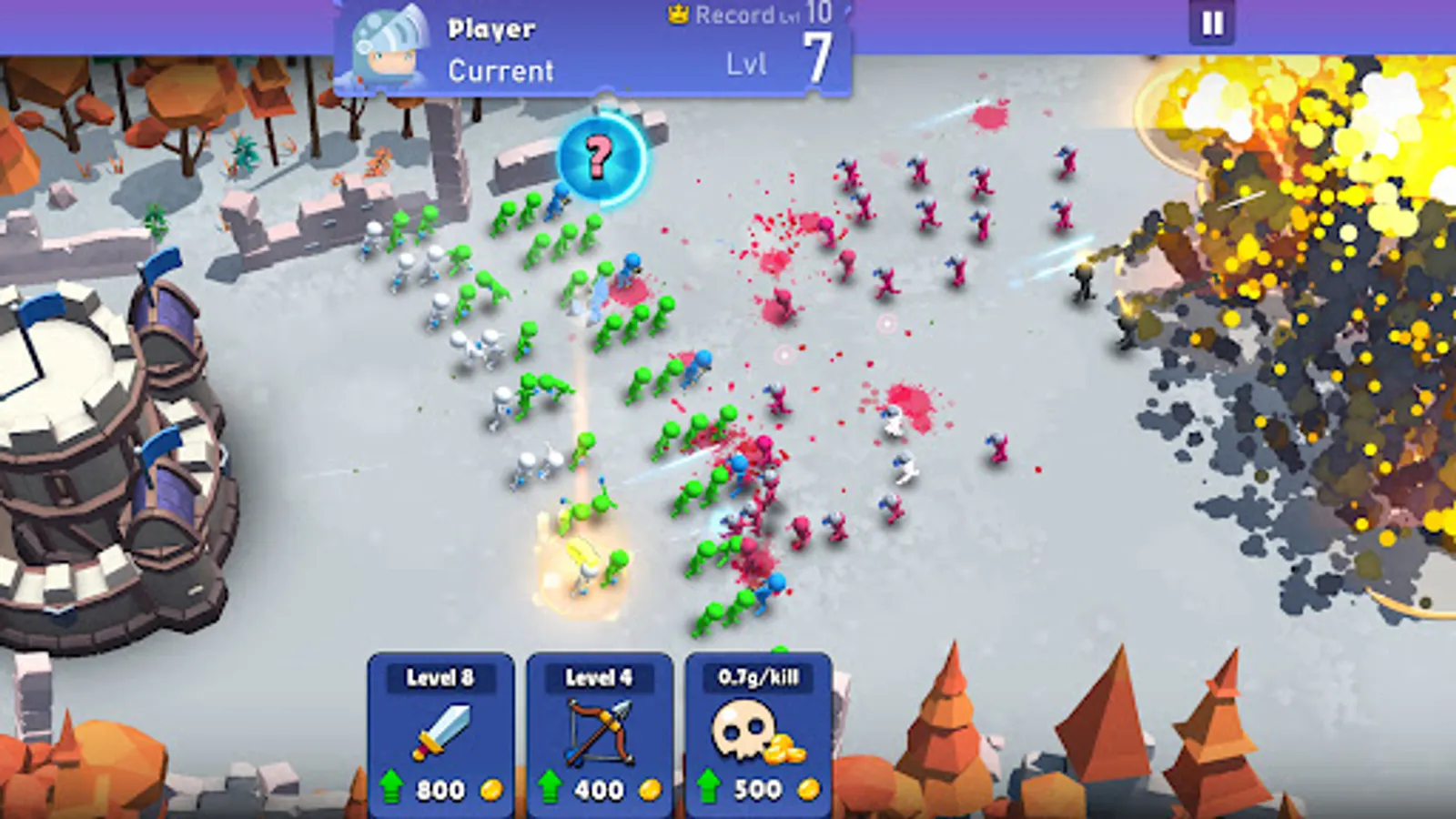Click the coin icon beside 400
The height and width of the screenshot is (819, 1456).
point(648,787)
